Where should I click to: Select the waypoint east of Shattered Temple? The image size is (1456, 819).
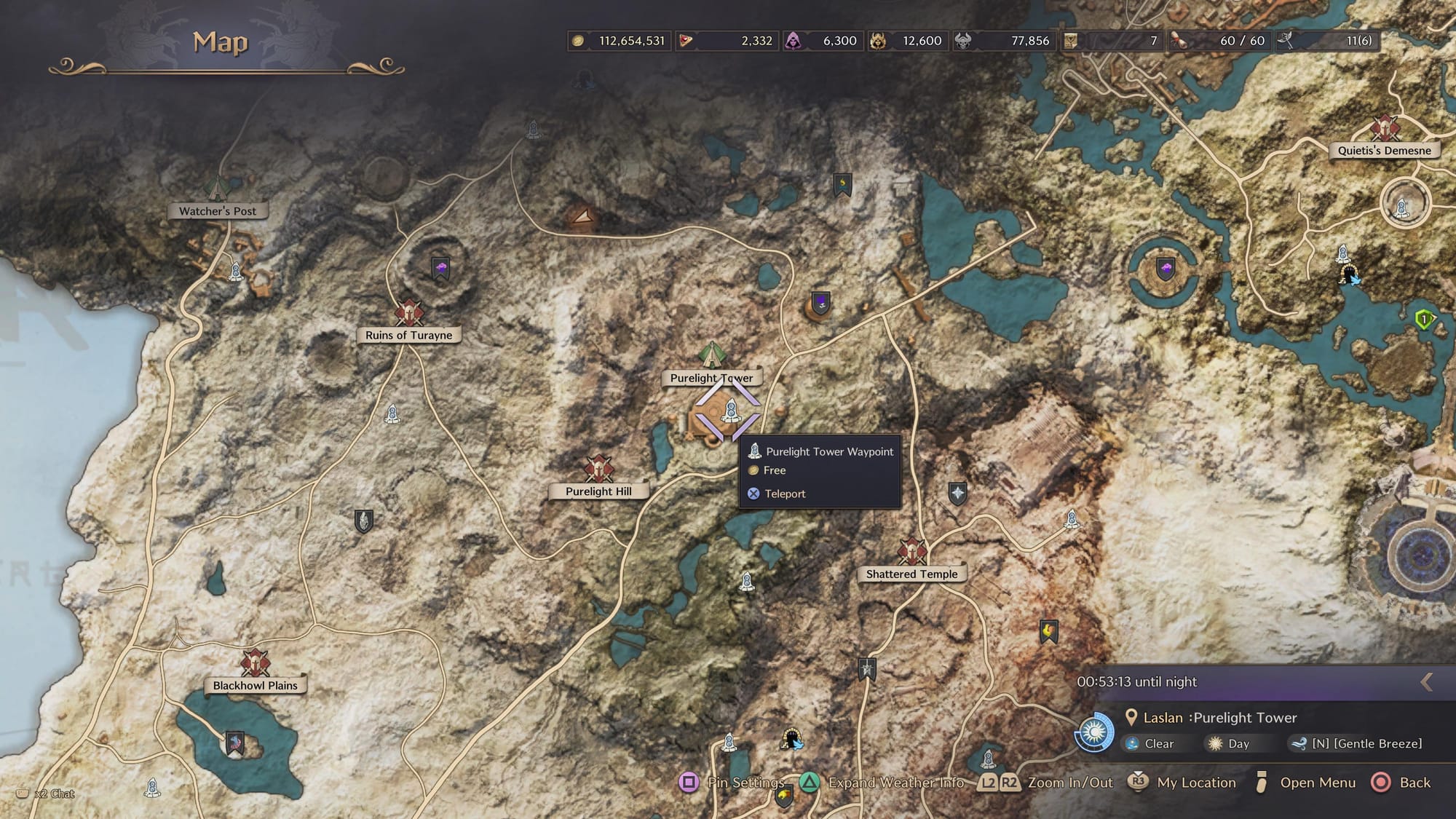point(1071,519)
